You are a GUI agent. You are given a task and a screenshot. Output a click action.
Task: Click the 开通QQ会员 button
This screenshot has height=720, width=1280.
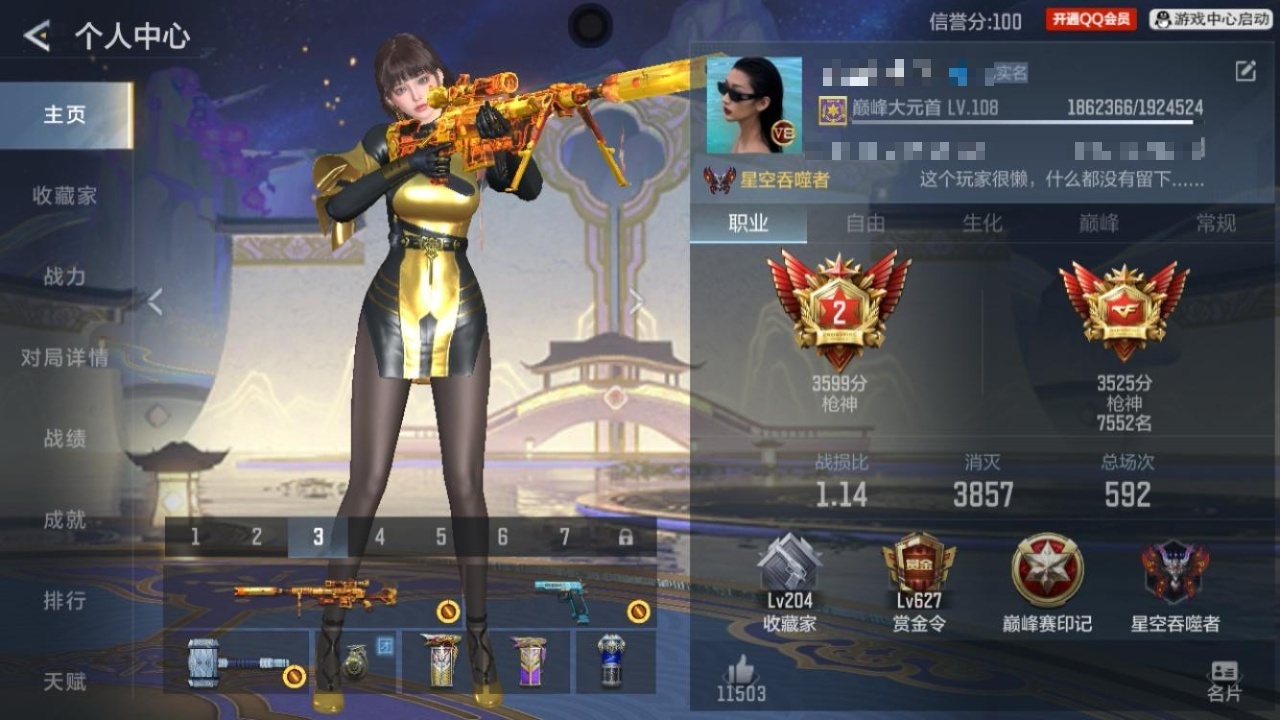(1091, 19)
